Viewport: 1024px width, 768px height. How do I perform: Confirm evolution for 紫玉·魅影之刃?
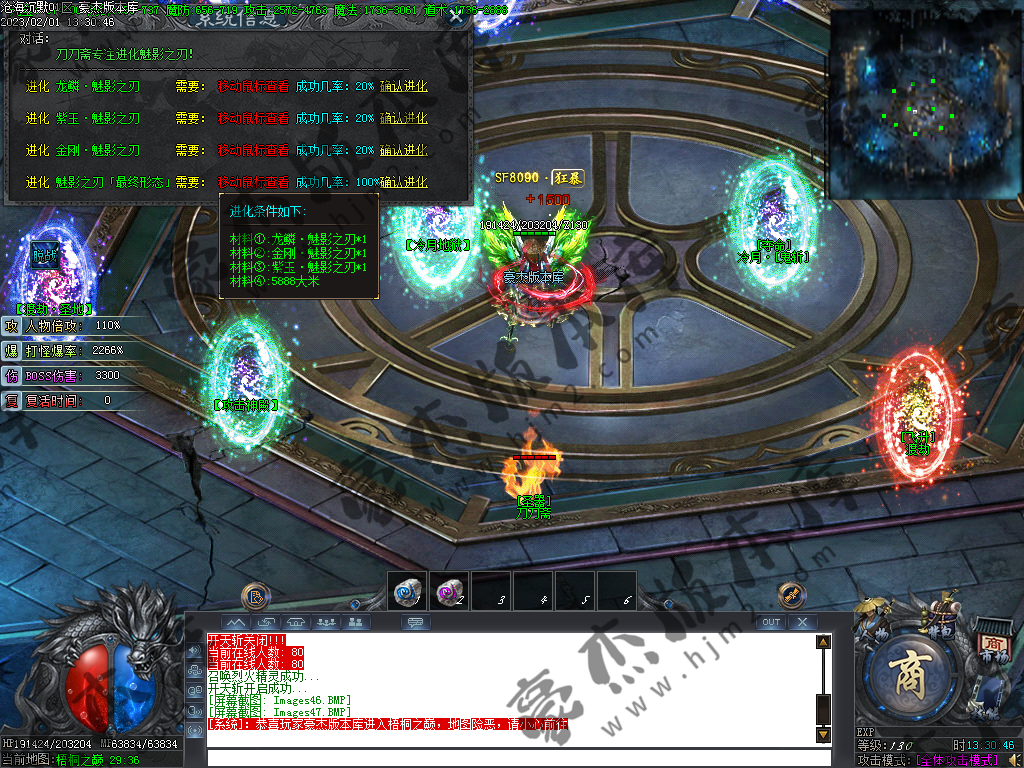coord(403,119)
